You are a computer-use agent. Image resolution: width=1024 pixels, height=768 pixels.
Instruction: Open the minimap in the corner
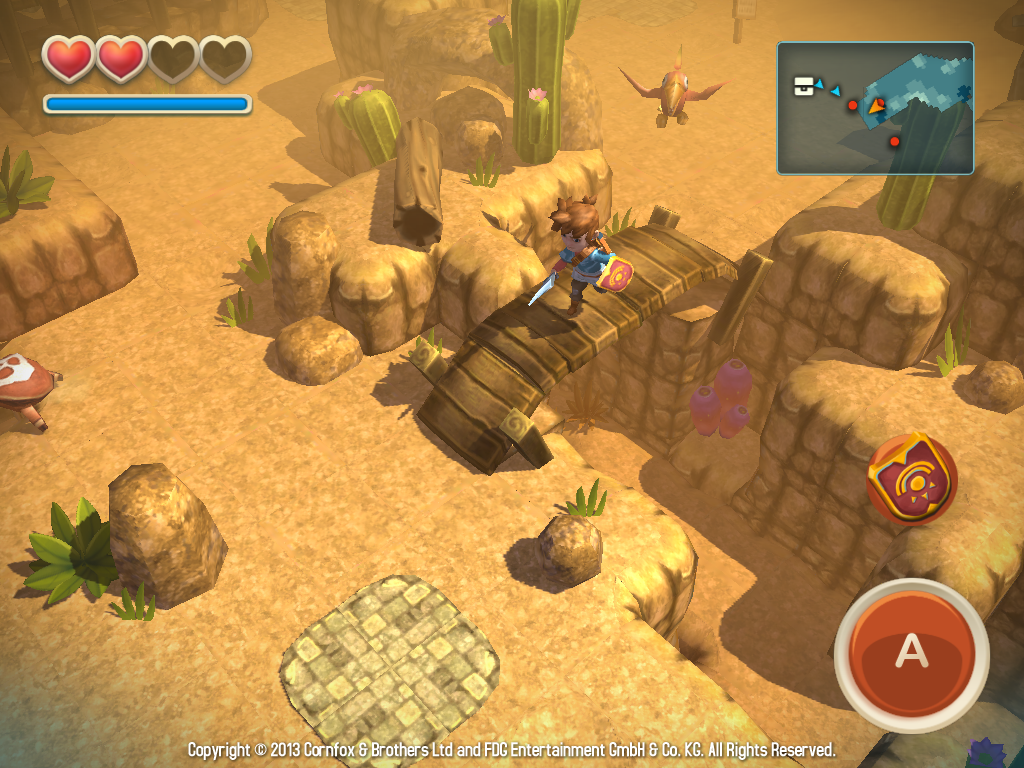point(875,108)
